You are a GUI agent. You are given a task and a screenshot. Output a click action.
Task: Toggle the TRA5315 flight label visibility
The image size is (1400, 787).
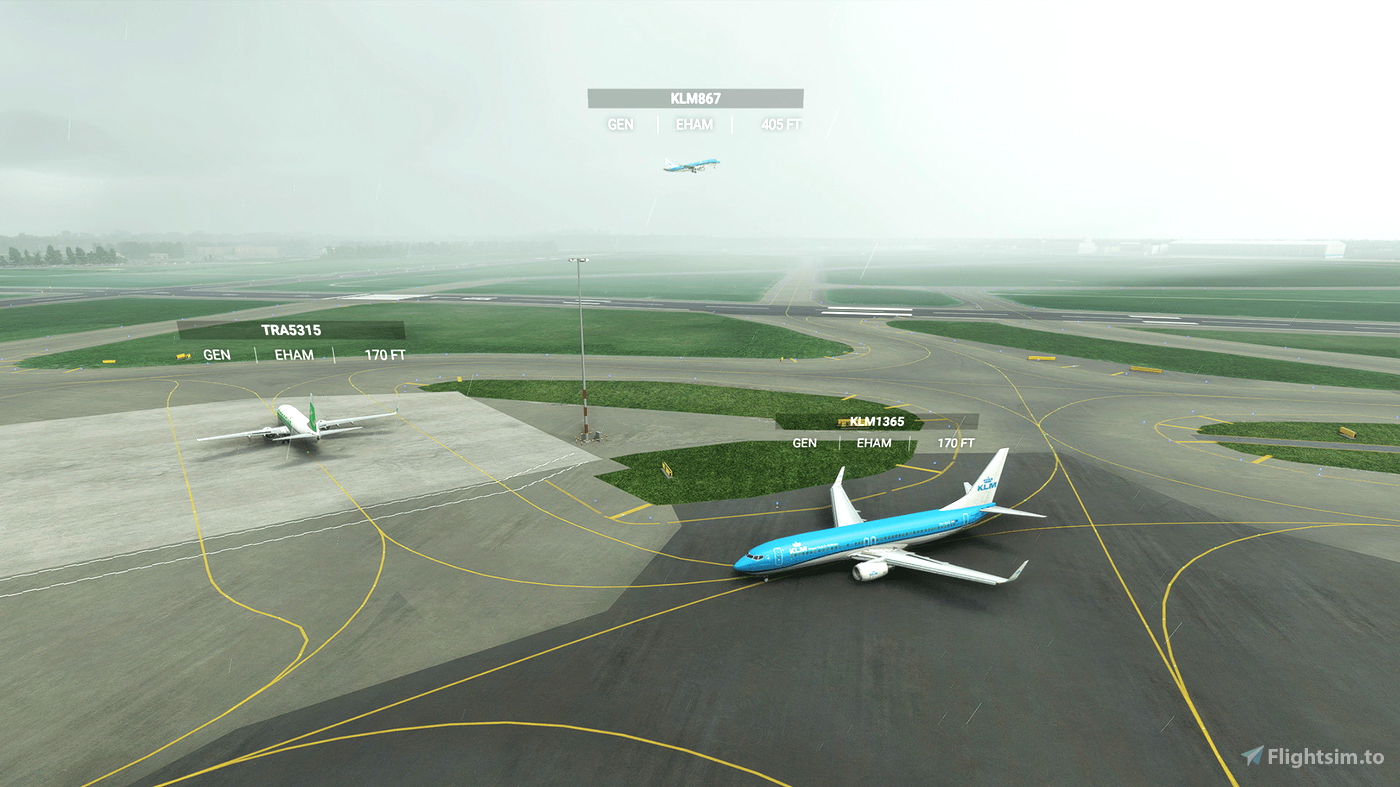[290, 329]
